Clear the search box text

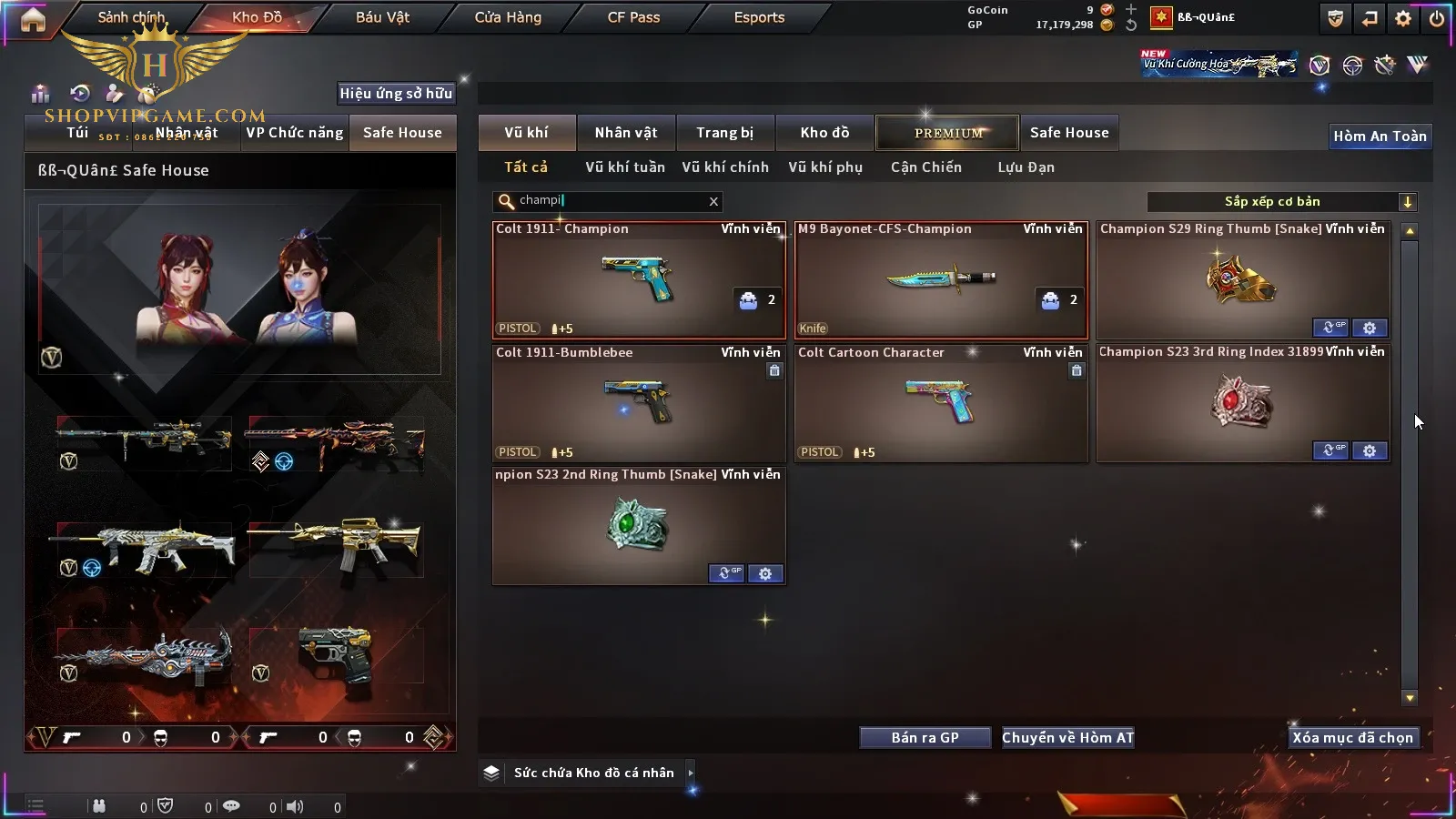(x=713, y=201)
